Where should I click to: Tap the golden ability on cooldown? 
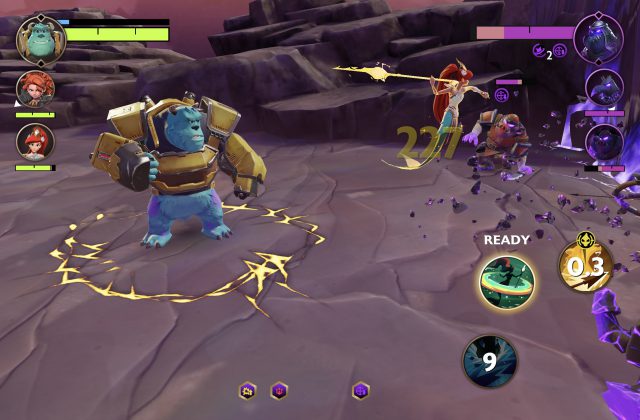point(585,265)
